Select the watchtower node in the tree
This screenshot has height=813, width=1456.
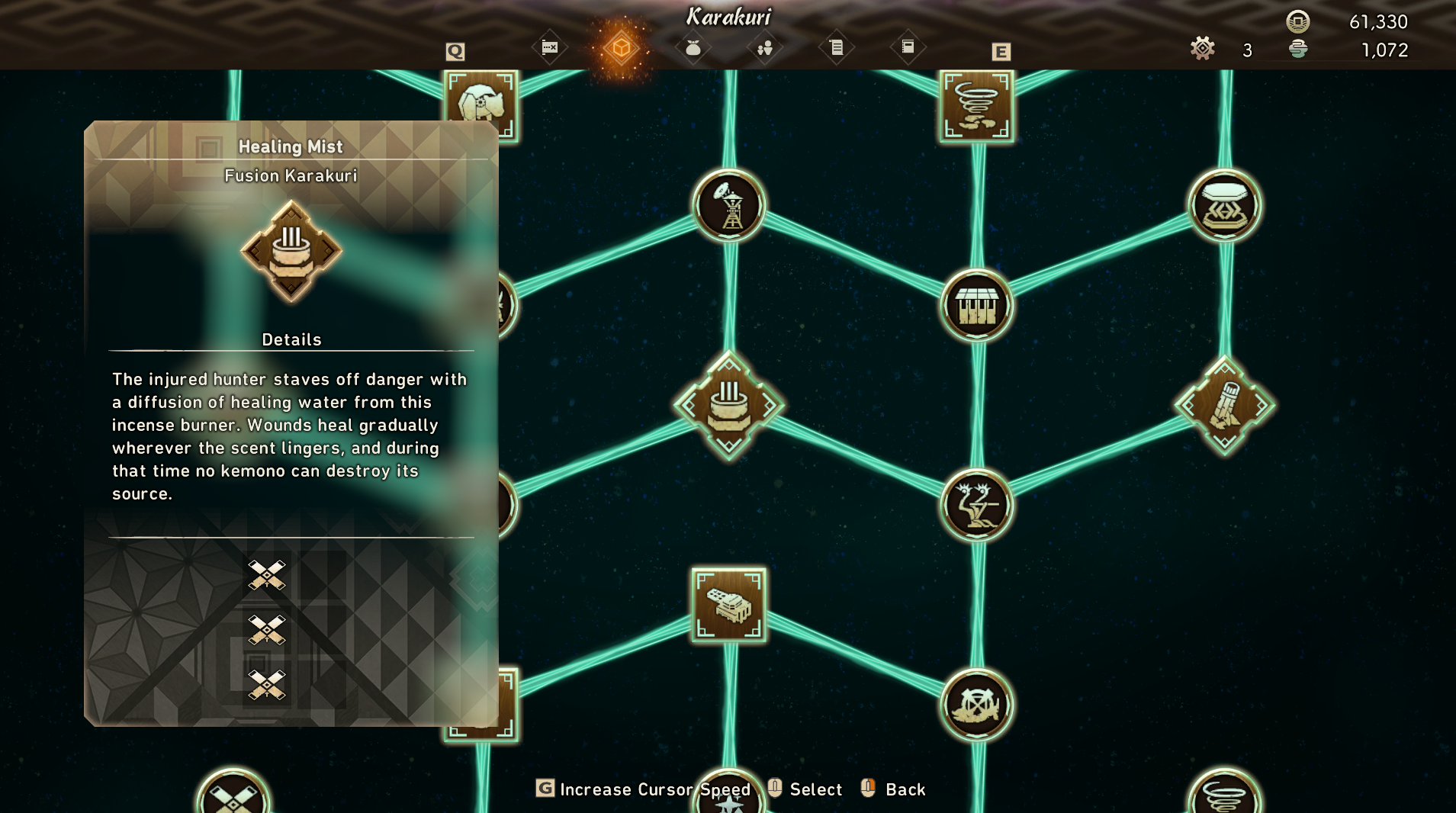point(729,206)
